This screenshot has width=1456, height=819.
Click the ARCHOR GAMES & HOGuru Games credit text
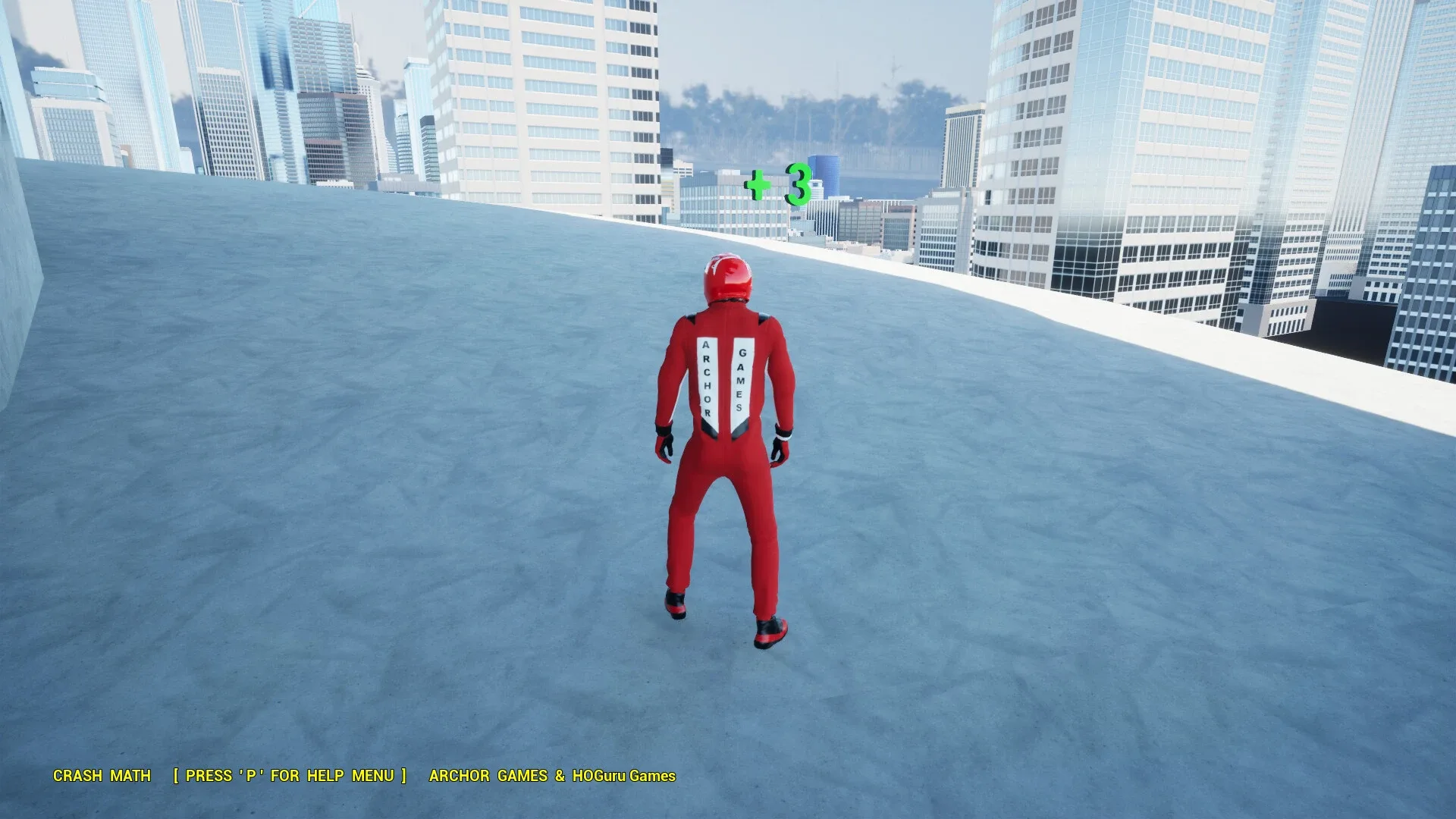pos(552,776)
